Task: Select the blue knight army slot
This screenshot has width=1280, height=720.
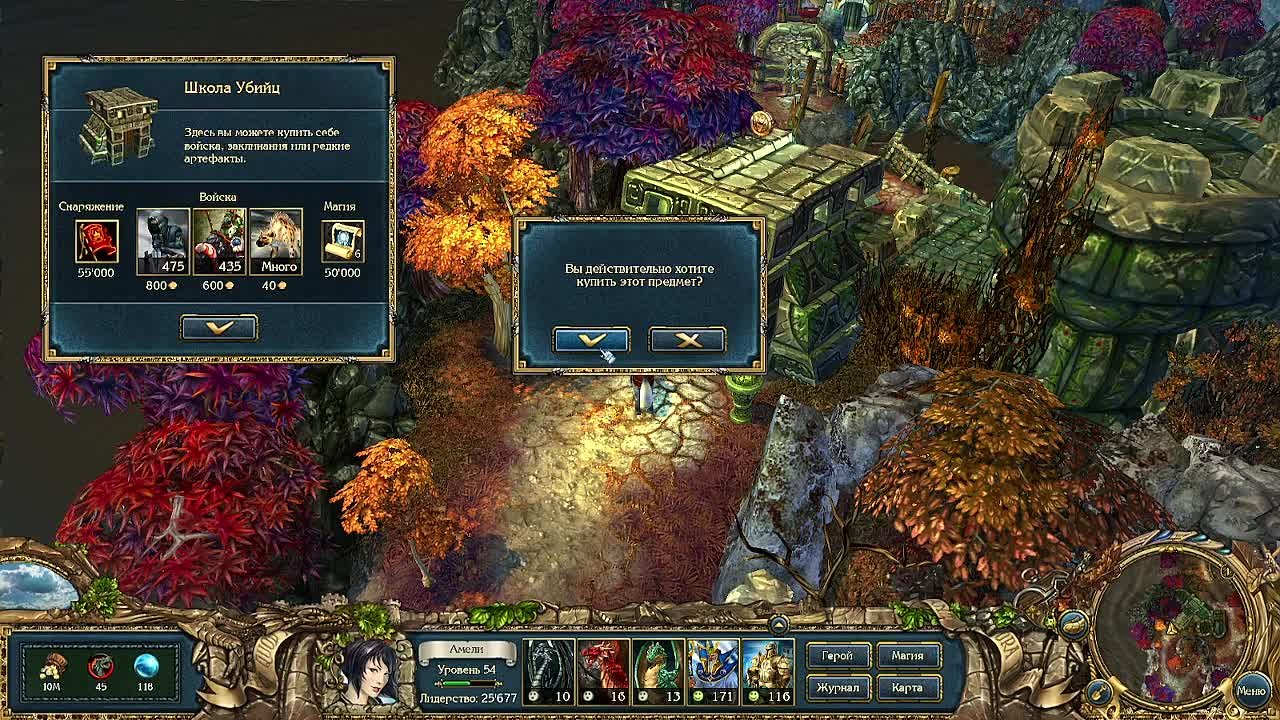Action: pyautogui.click(x=713, y=671)
